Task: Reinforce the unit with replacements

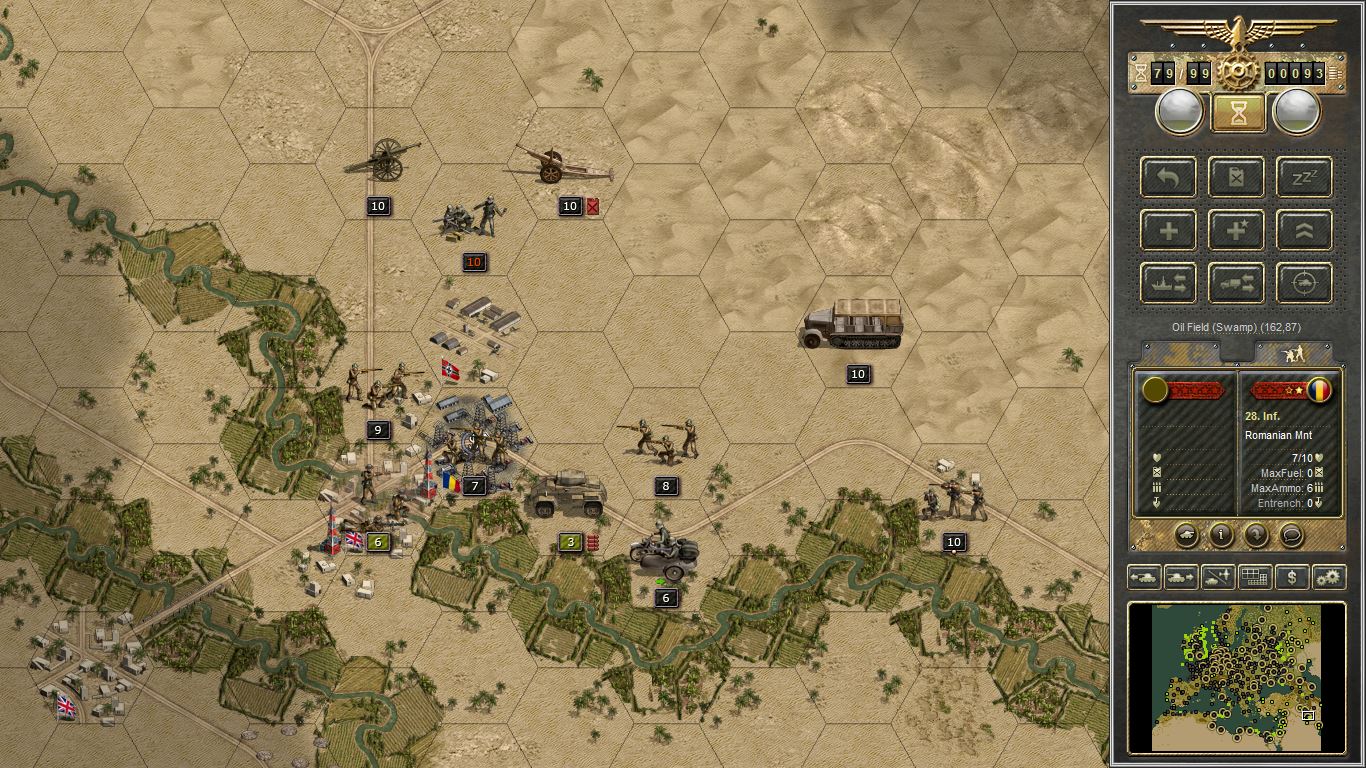Action: tap(1167, 230)
